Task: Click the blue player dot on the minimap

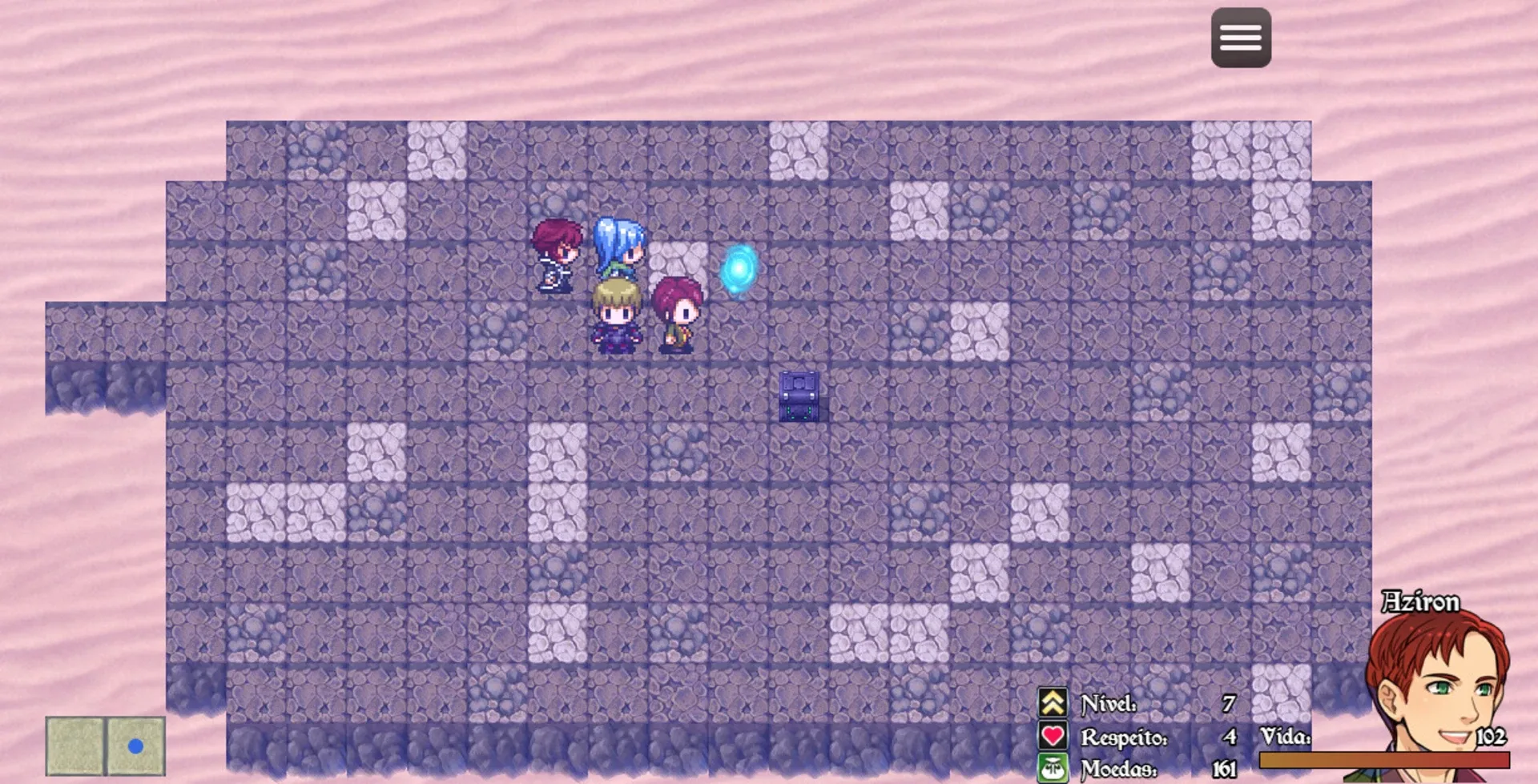Action: click(135, 746)
